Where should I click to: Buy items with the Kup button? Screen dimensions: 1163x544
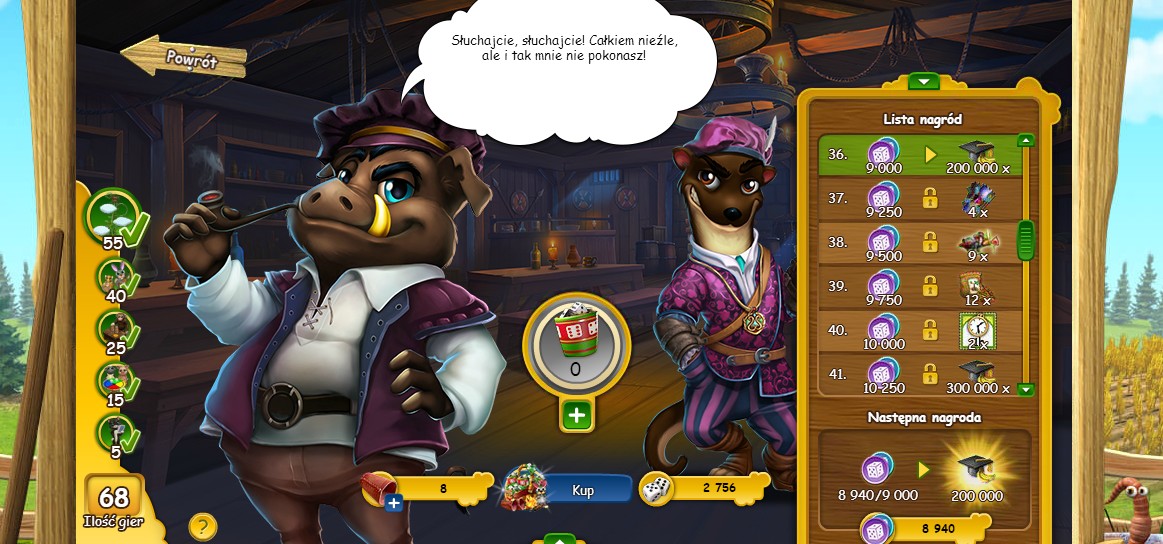pos(583,490)
